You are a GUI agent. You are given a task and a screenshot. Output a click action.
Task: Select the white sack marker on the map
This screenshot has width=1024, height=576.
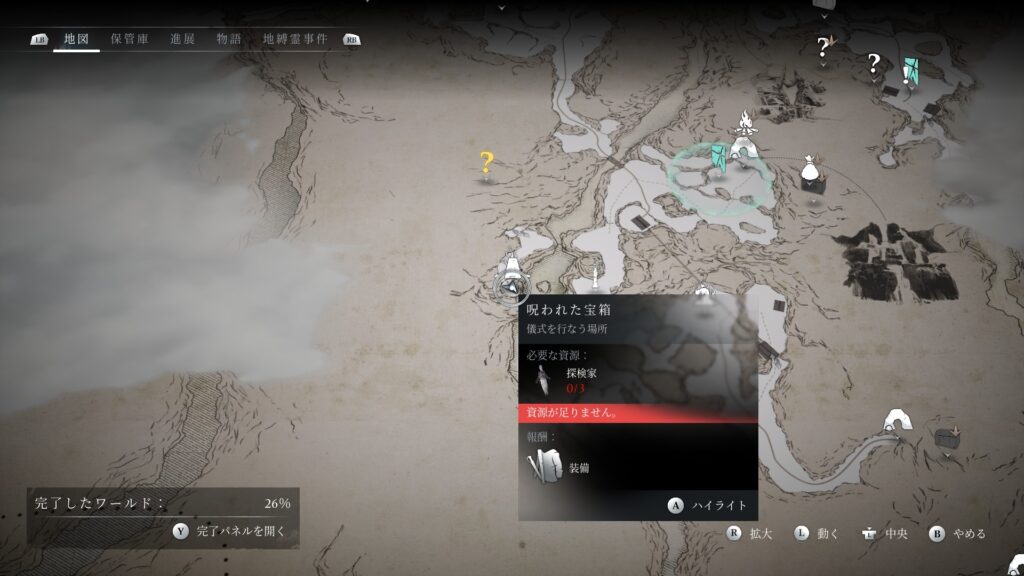click(810, 171)
